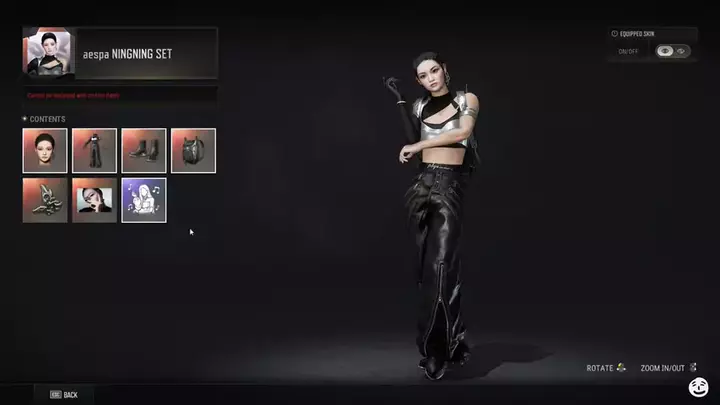Viewport: 720px width, 405px height.
Task: Click the smiley face icon in corner
Action: 698,387
